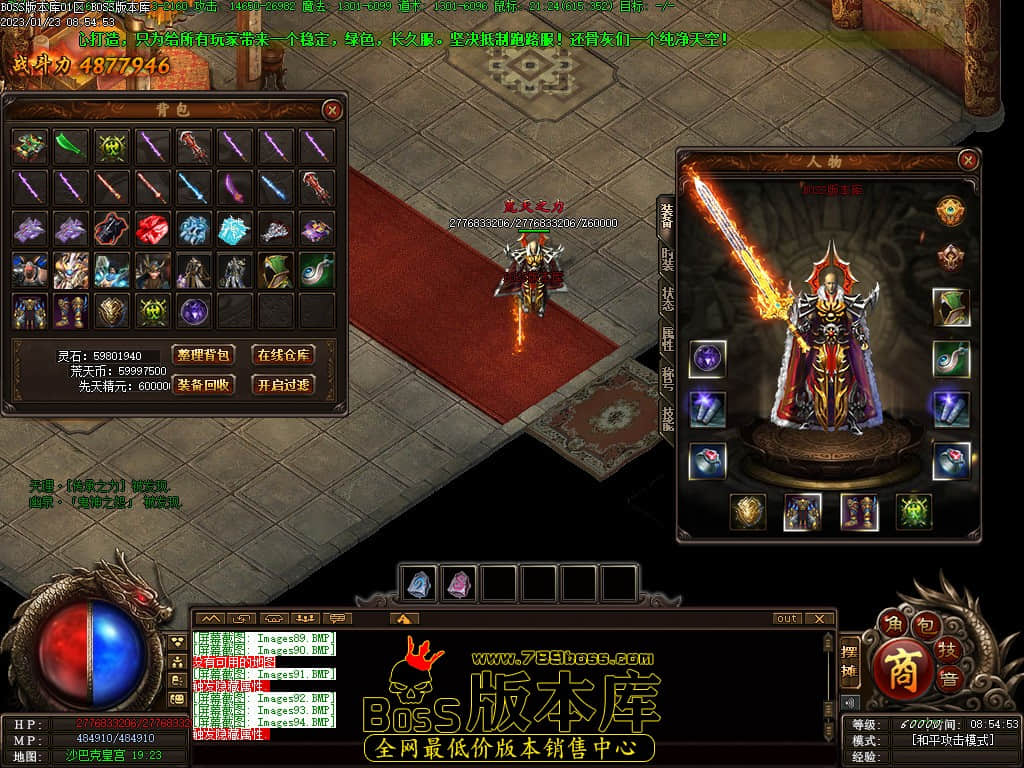Close the 背包 inventory window
The height and width of the screenshot is (768, 1024).
tap(332, 110)
